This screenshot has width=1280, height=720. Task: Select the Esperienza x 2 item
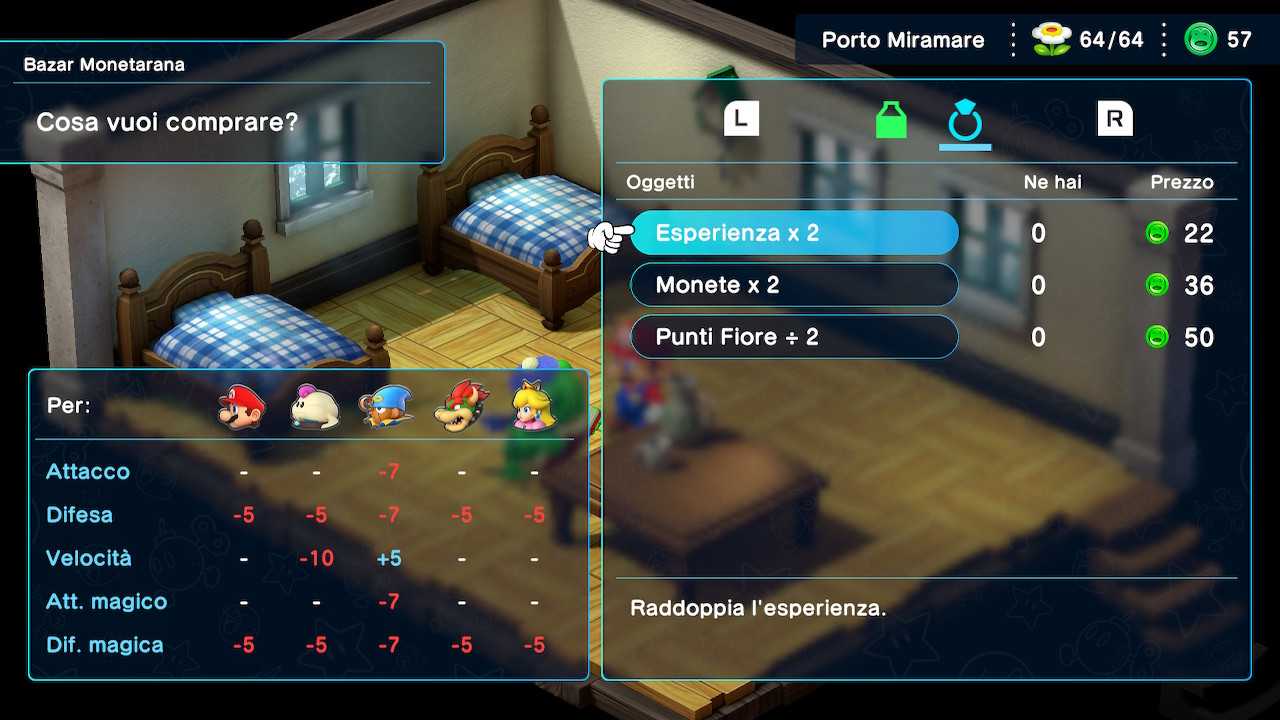click(794, 233)
